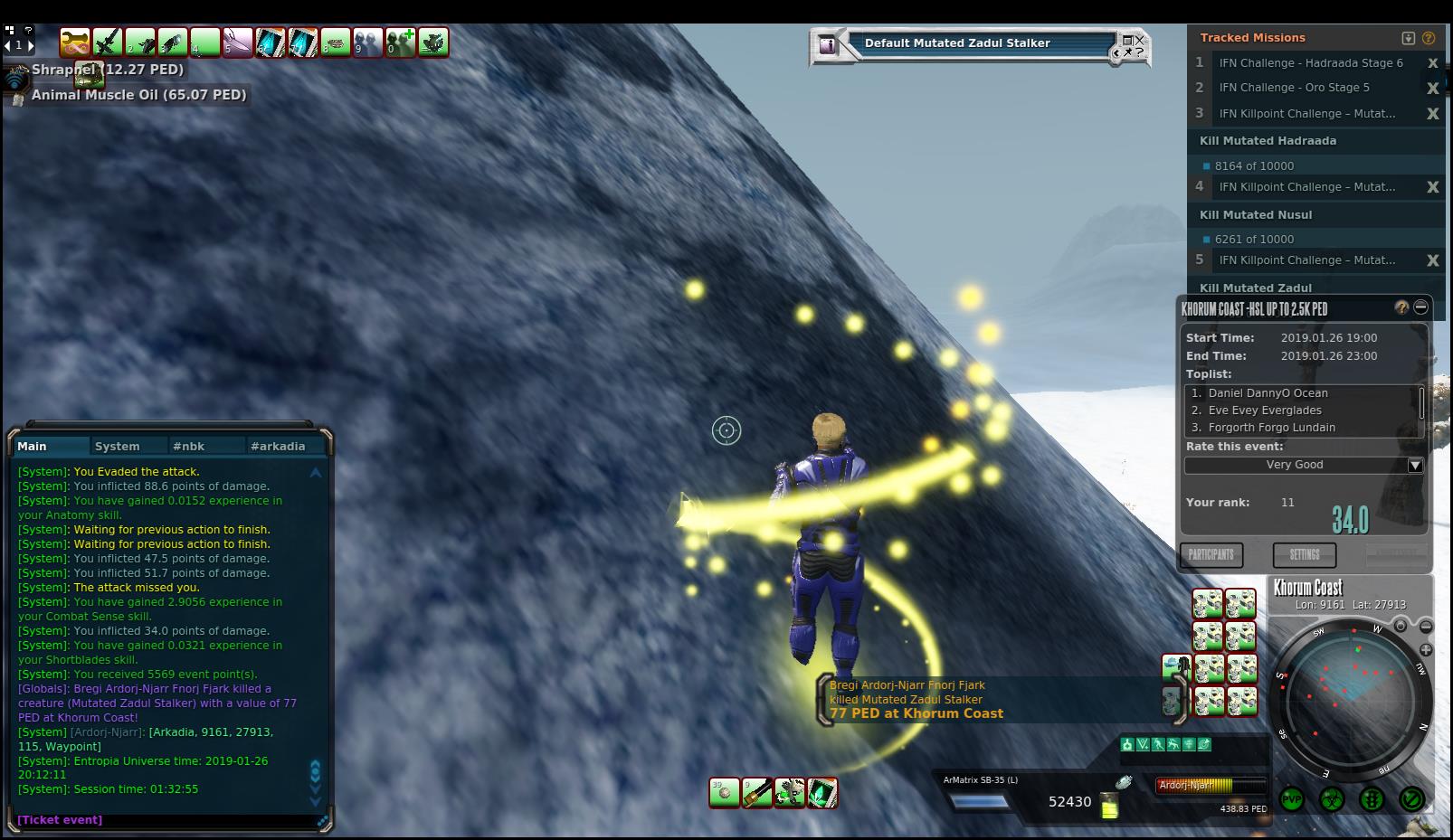The image size is (1453, 840).
Task: Minimize the Khorum Coast event window
Action: click(1421, 307)
